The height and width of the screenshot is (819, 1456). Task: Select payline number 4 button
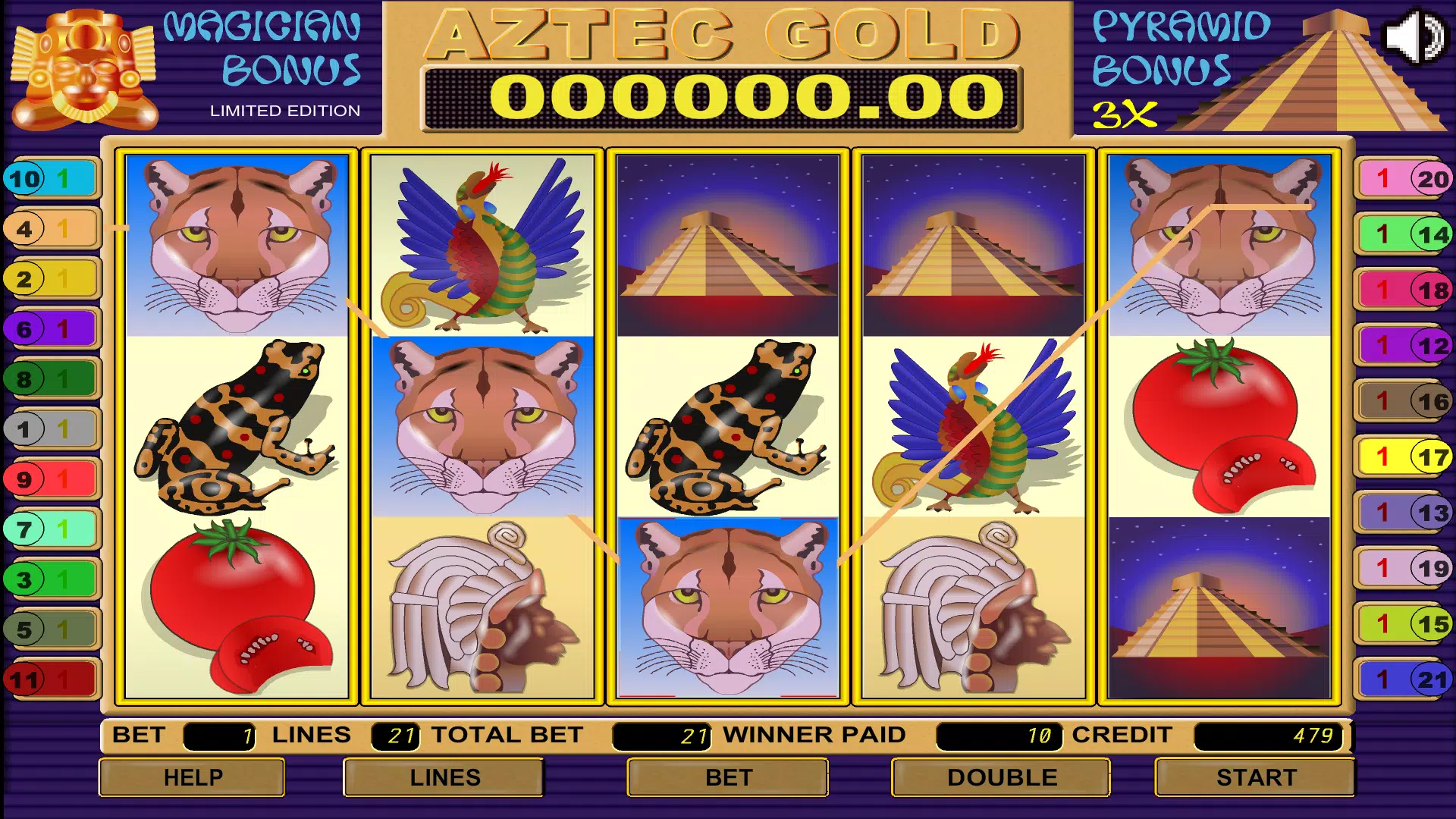click(x=52, y=228)
